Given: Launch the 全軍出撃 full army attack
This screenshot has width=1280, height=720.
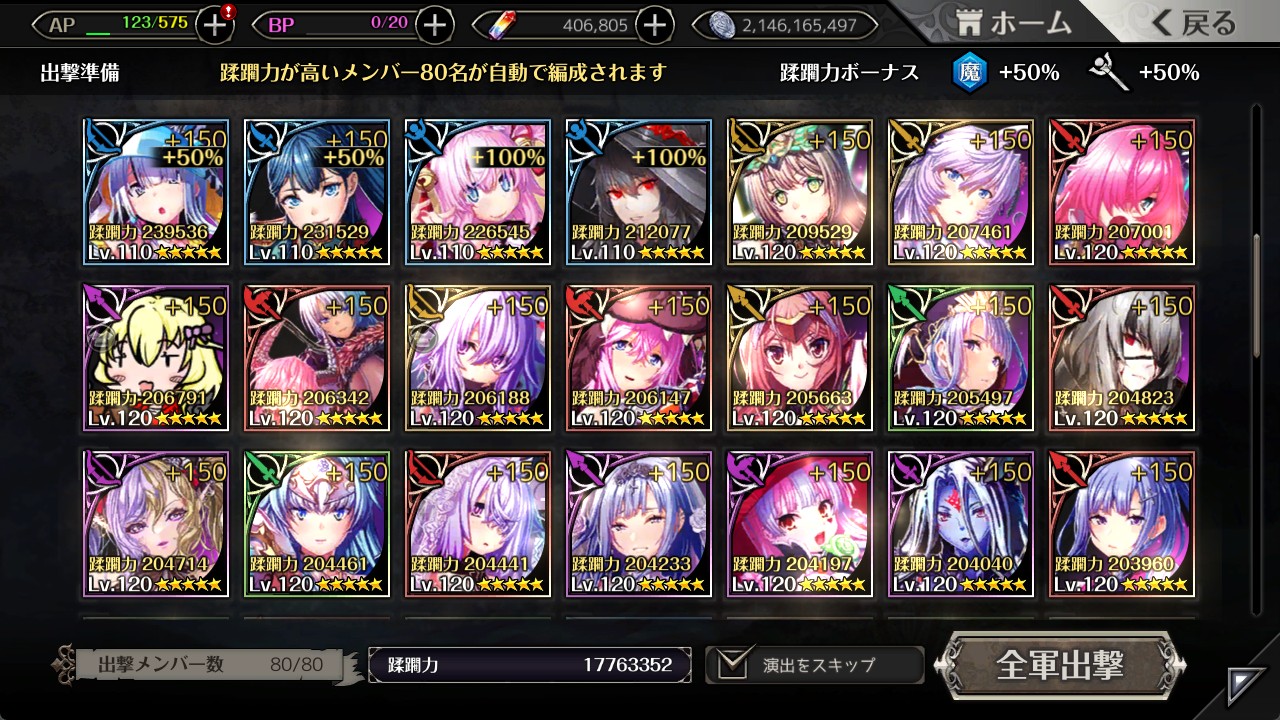Looking at the screenshot, I should pyautogui.click(x=1060, y=664).
